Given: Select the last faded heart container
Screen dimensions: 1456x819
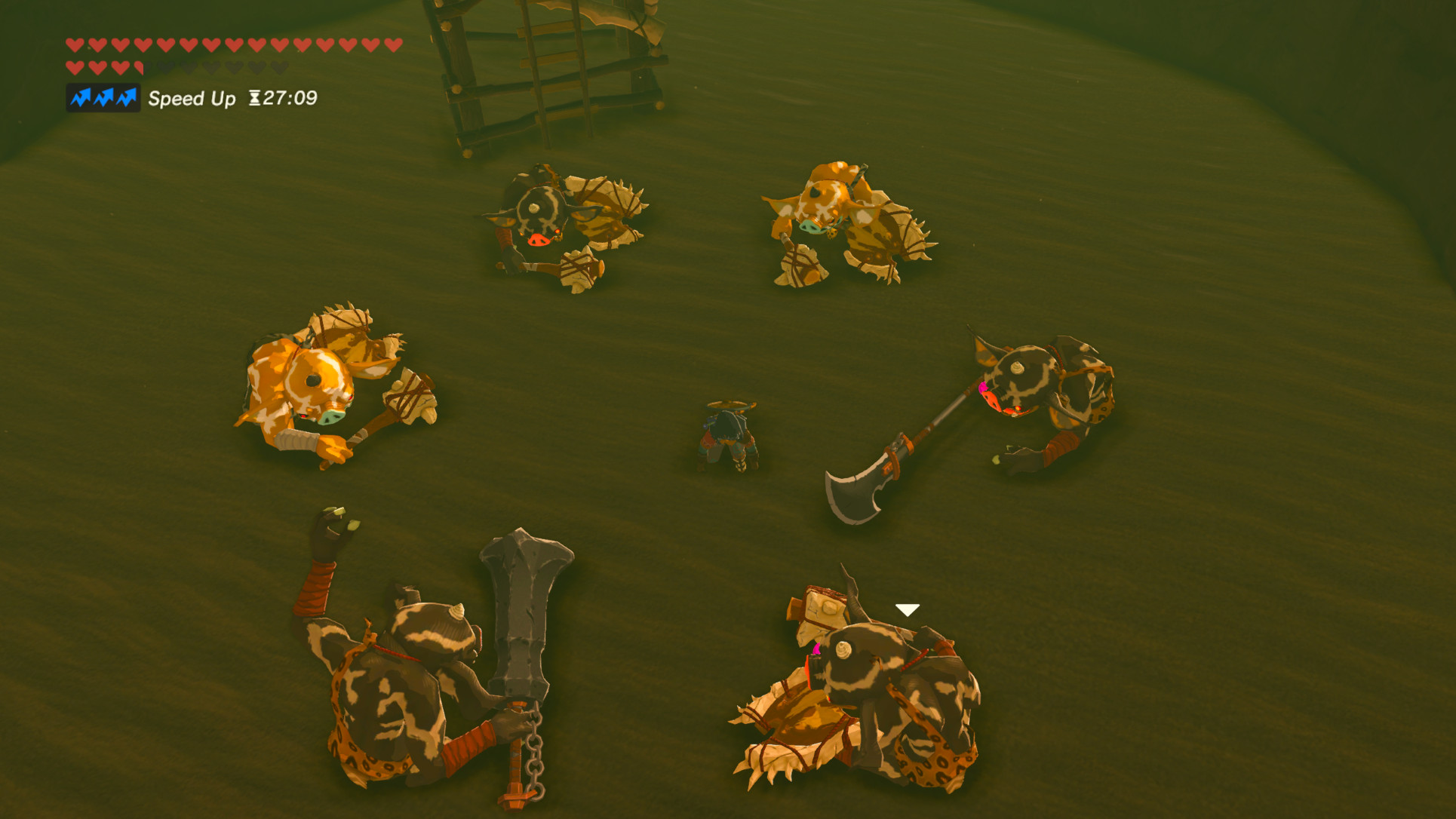Looking at the screenshot, I should click(x=279, y=66).
